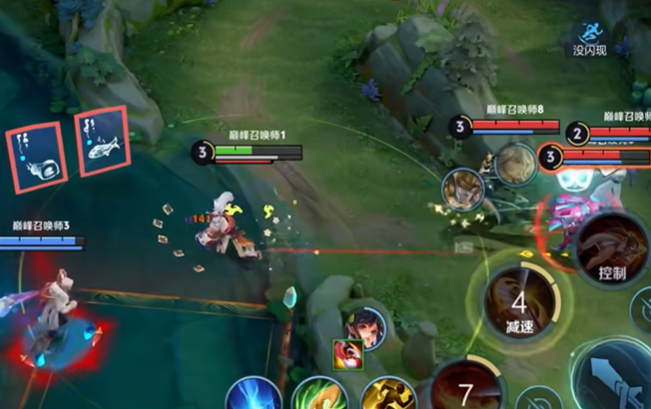Image resolution: width=651 pixels, height=409 pixels.
Task: Select the dark-haired hero portrait target
Action: point(366,327)
